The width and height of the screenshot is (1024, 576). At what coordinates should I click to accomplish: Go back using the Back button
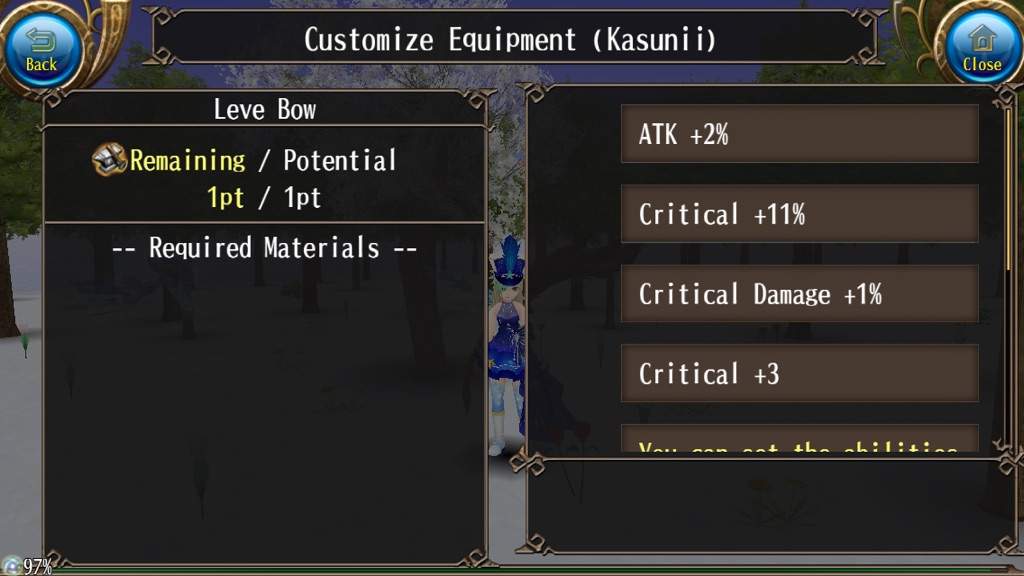(x=41, y=47)
